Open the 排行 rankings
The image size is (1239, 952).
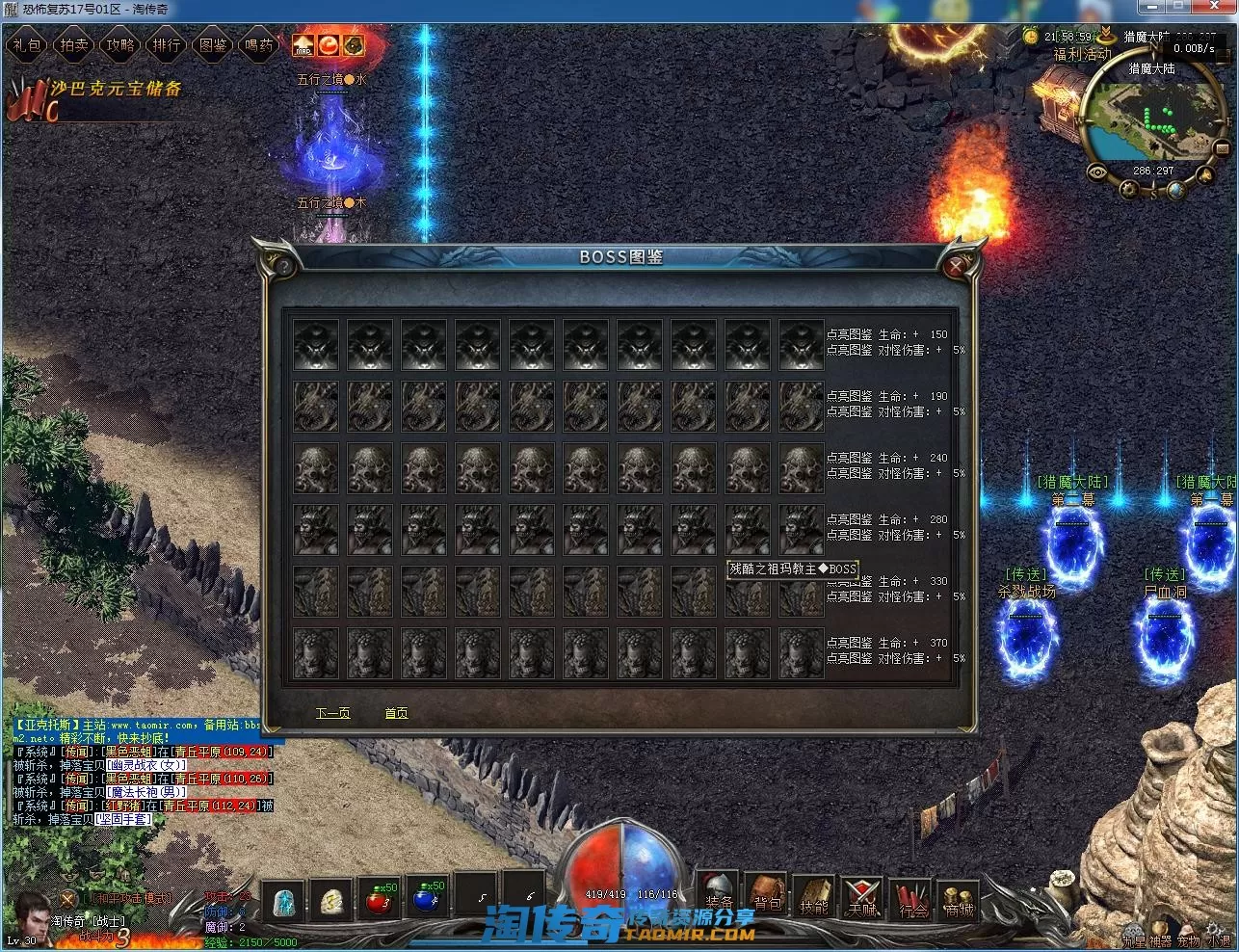pos(167,45)
